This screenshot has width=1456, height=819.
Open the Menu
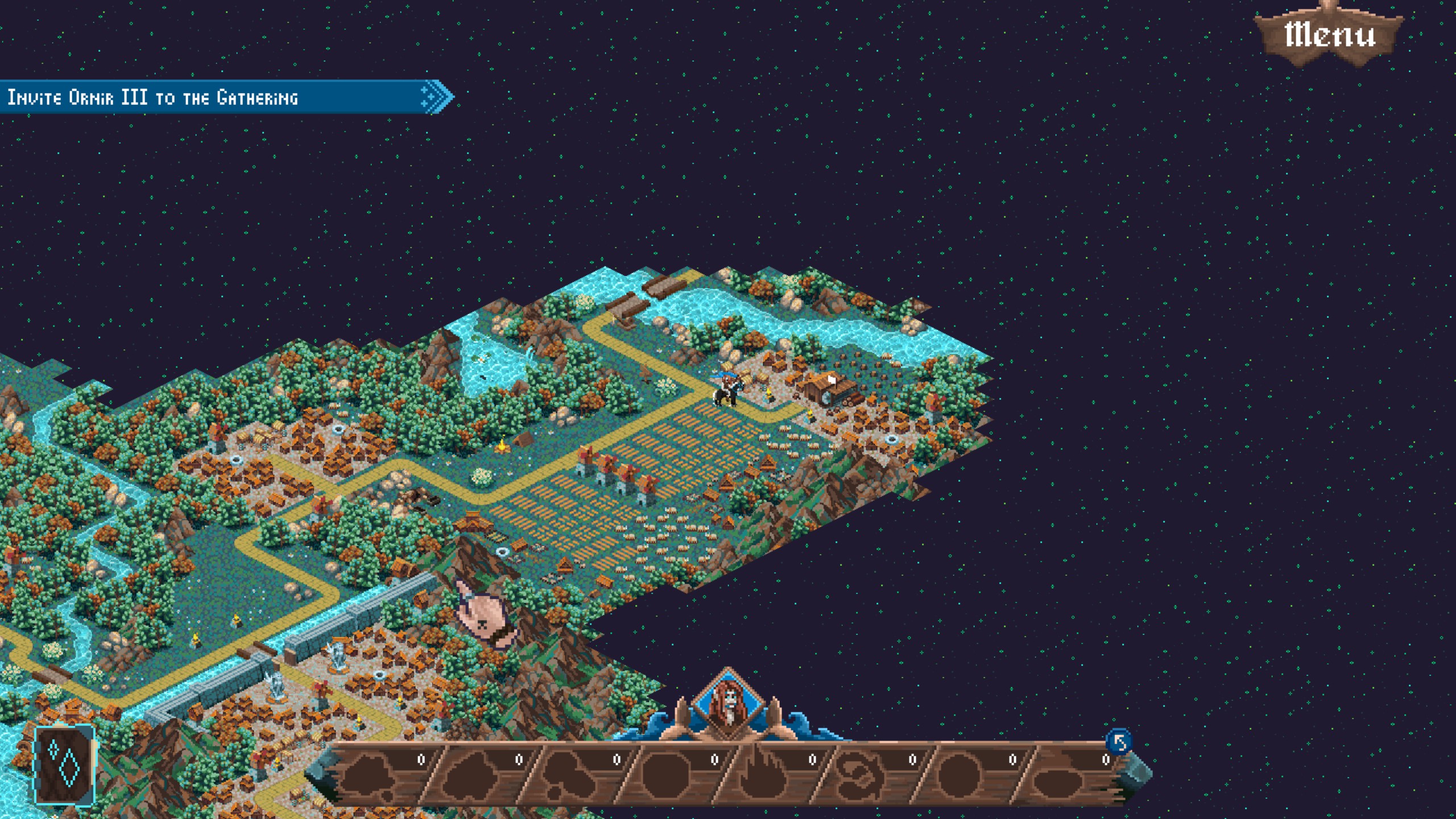point(1330,35)
